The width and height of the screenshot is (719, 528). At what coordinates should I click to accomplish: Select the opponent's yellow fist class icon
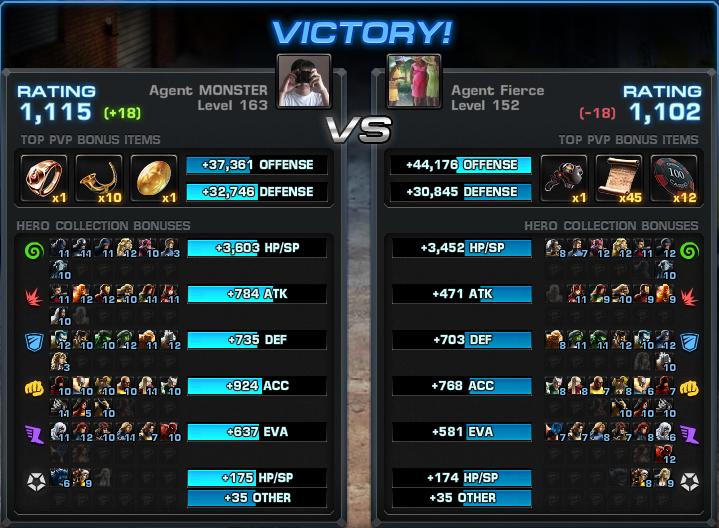(x=688, y=388)
